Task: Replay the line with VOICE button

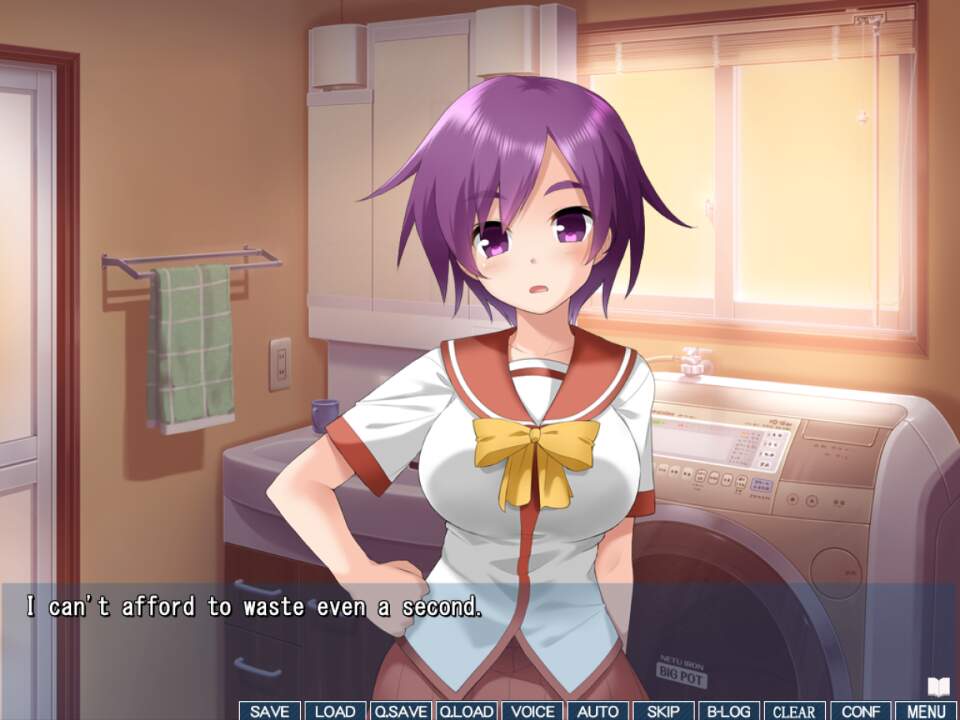Action: pos(532,711)
